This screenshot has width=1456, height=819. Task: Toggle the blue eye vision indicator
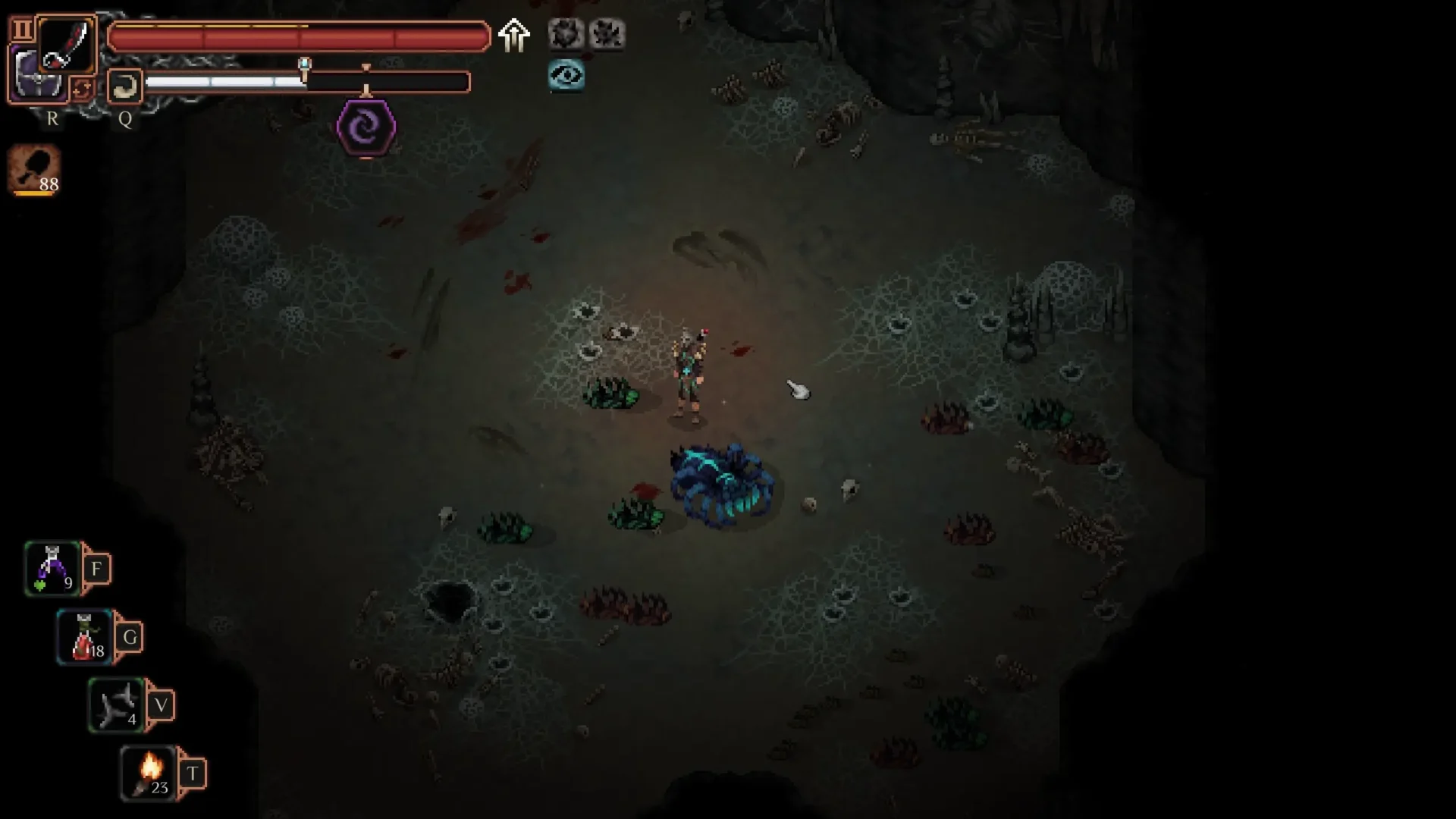pyautogui.click(x=567, y=76)
